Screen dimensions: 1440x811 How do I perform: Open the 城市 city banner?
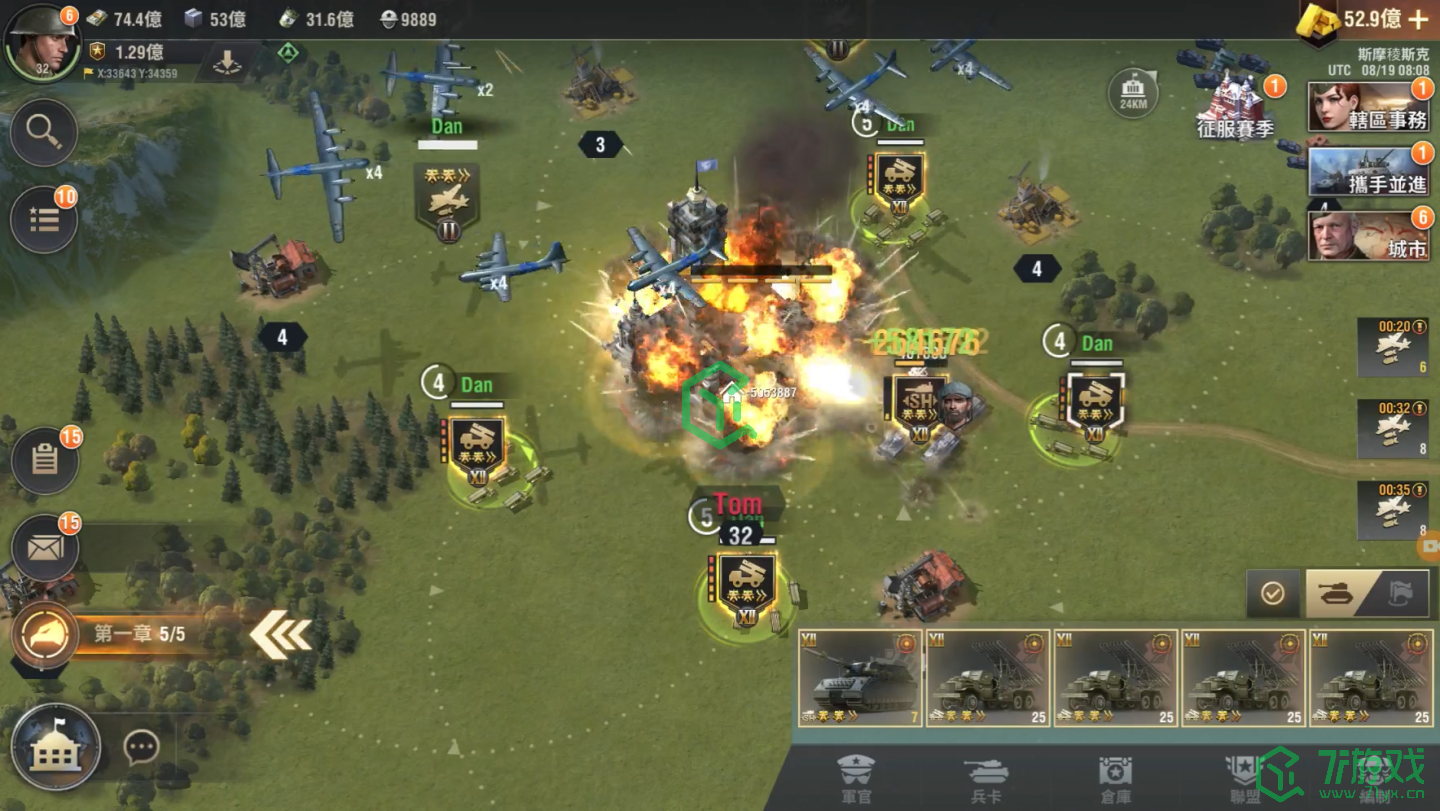[x=1368, y=236]
